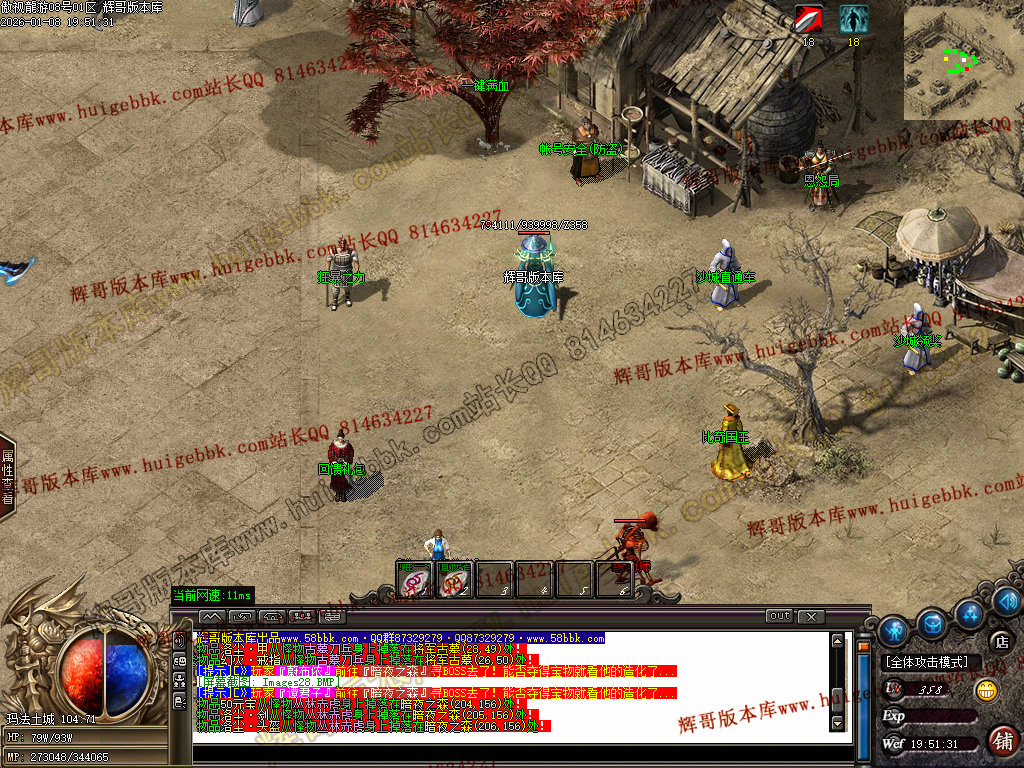Use the item in quick-slot 2
The width and height of the screenshot is (1024, 768).
coord(455,578)
